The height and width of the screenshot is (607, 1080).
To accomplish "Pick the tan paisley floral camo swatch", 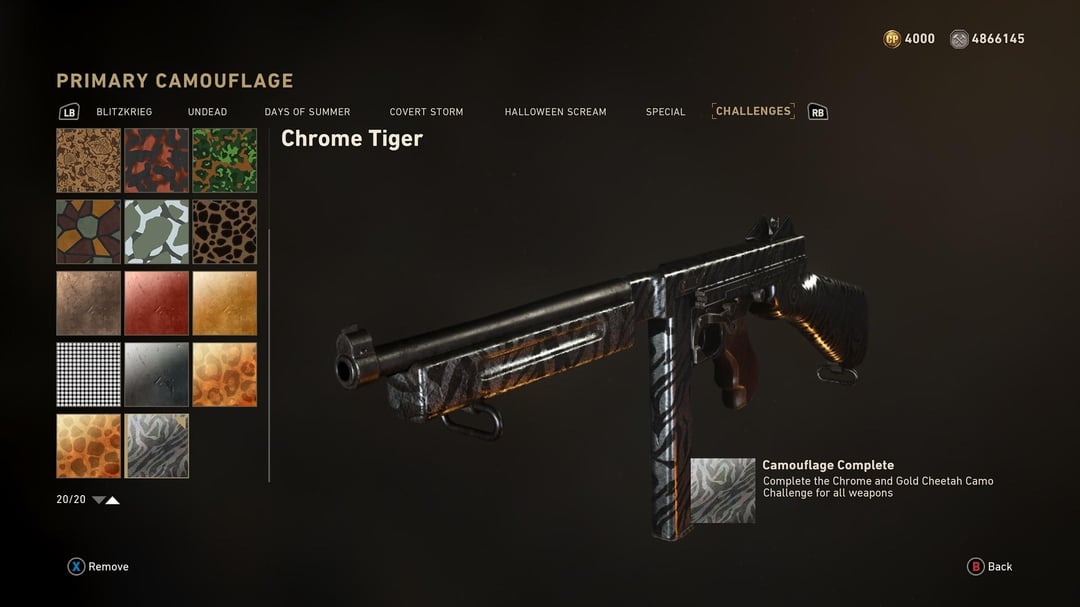I will tap(89, 160).
